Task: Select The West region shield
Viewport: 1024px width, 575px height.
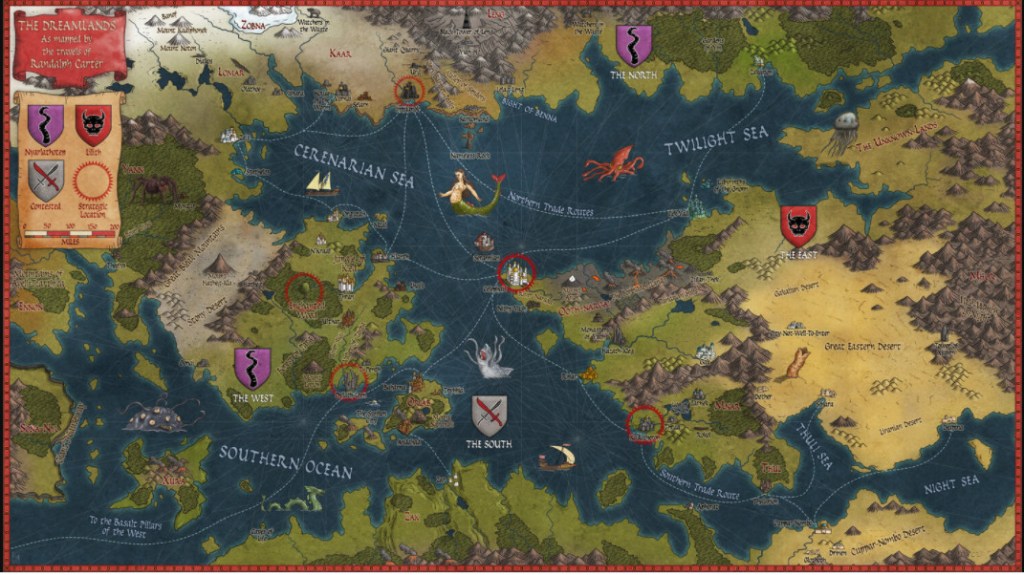Action: click(x=252, y=367)
